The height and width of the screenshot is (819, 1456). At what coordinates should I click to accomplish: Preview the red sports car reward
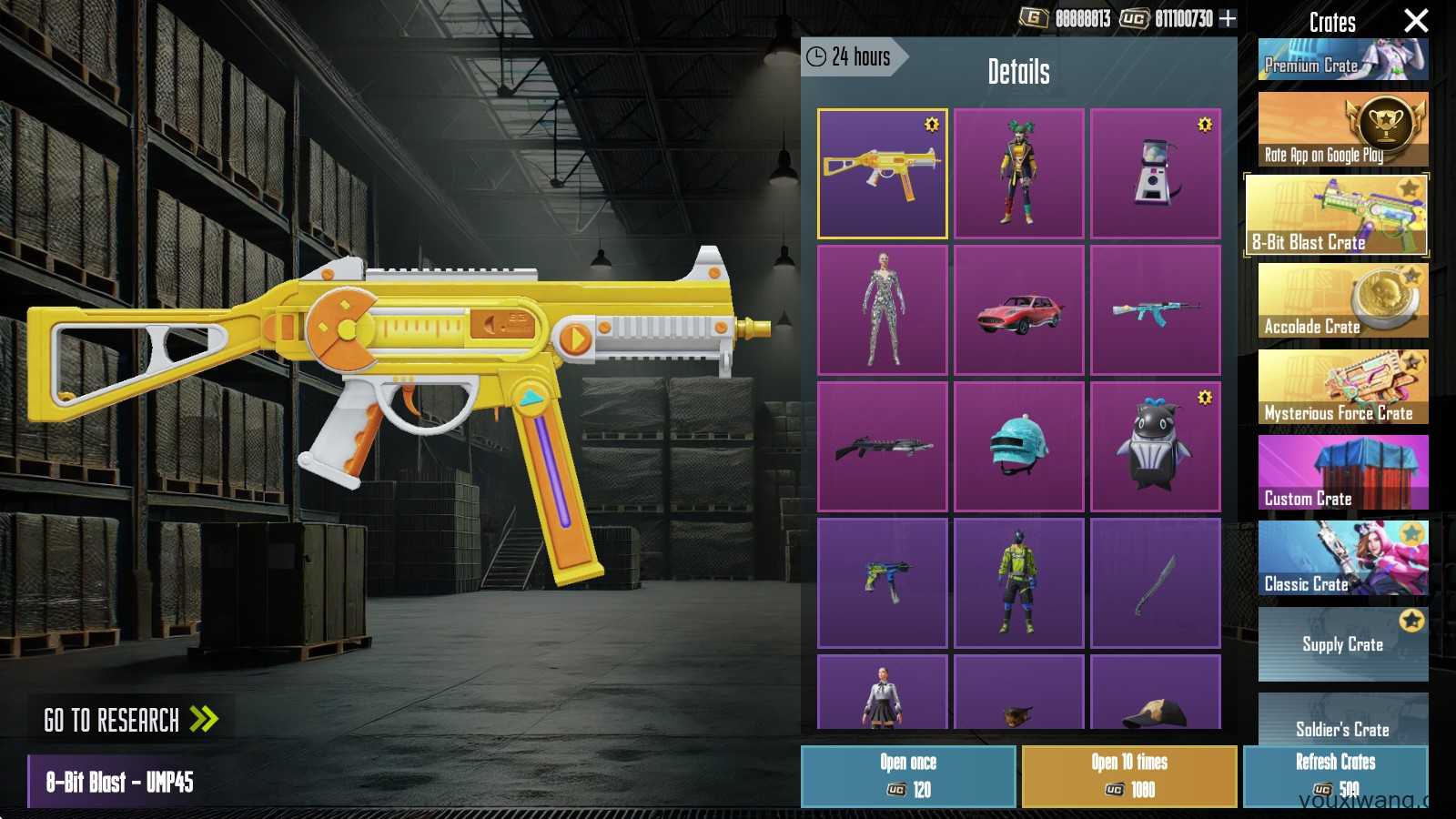(x=1018, y=310)
